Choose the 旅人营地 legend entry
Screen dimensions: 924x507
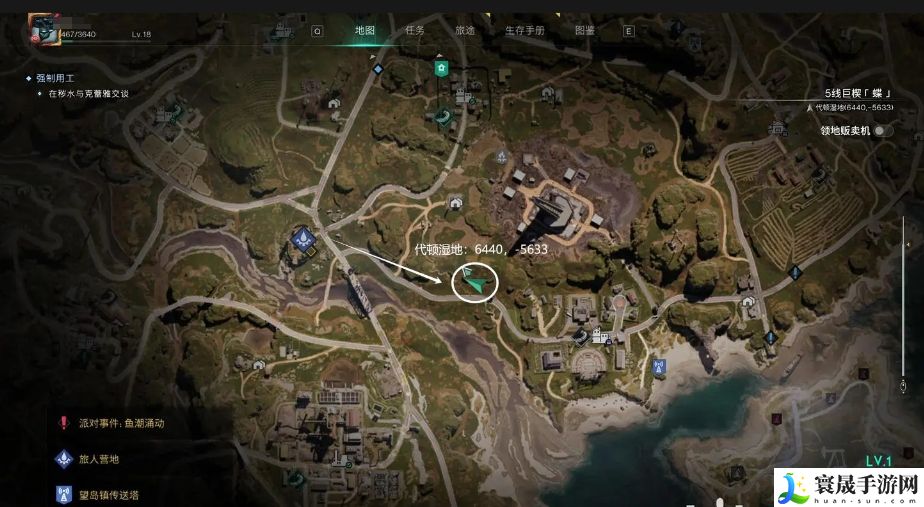tap(99, 459)
